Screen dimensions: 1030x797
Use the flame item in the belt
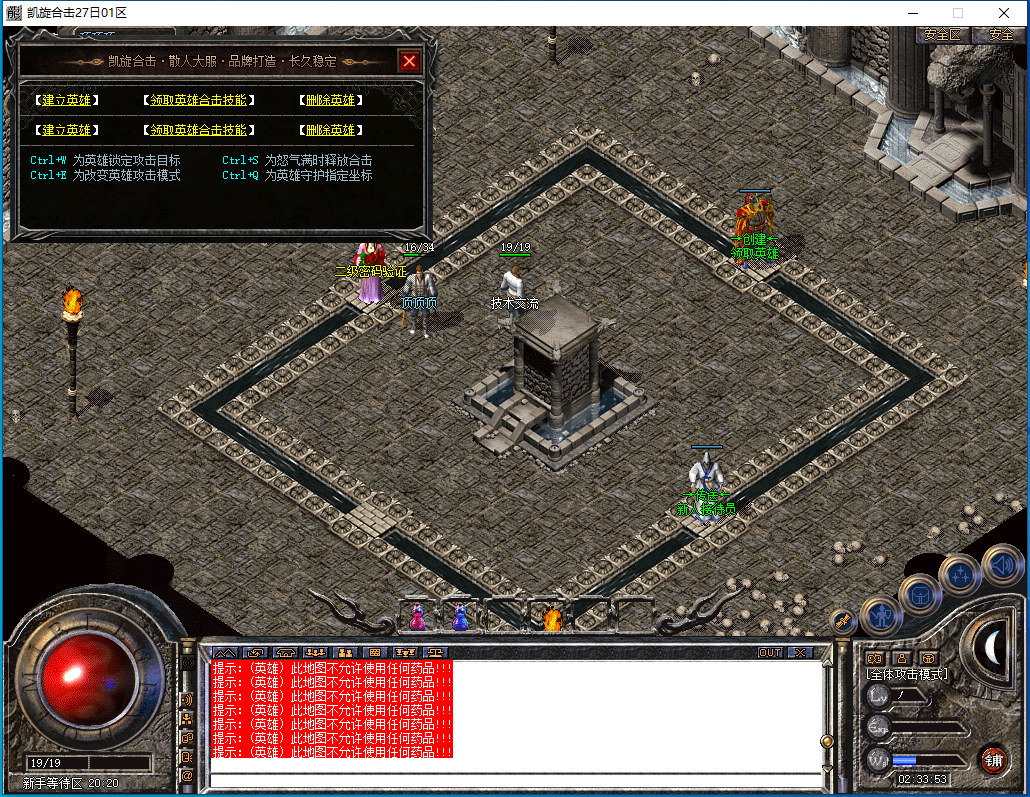pyautogui.click(x=551, y=619)
